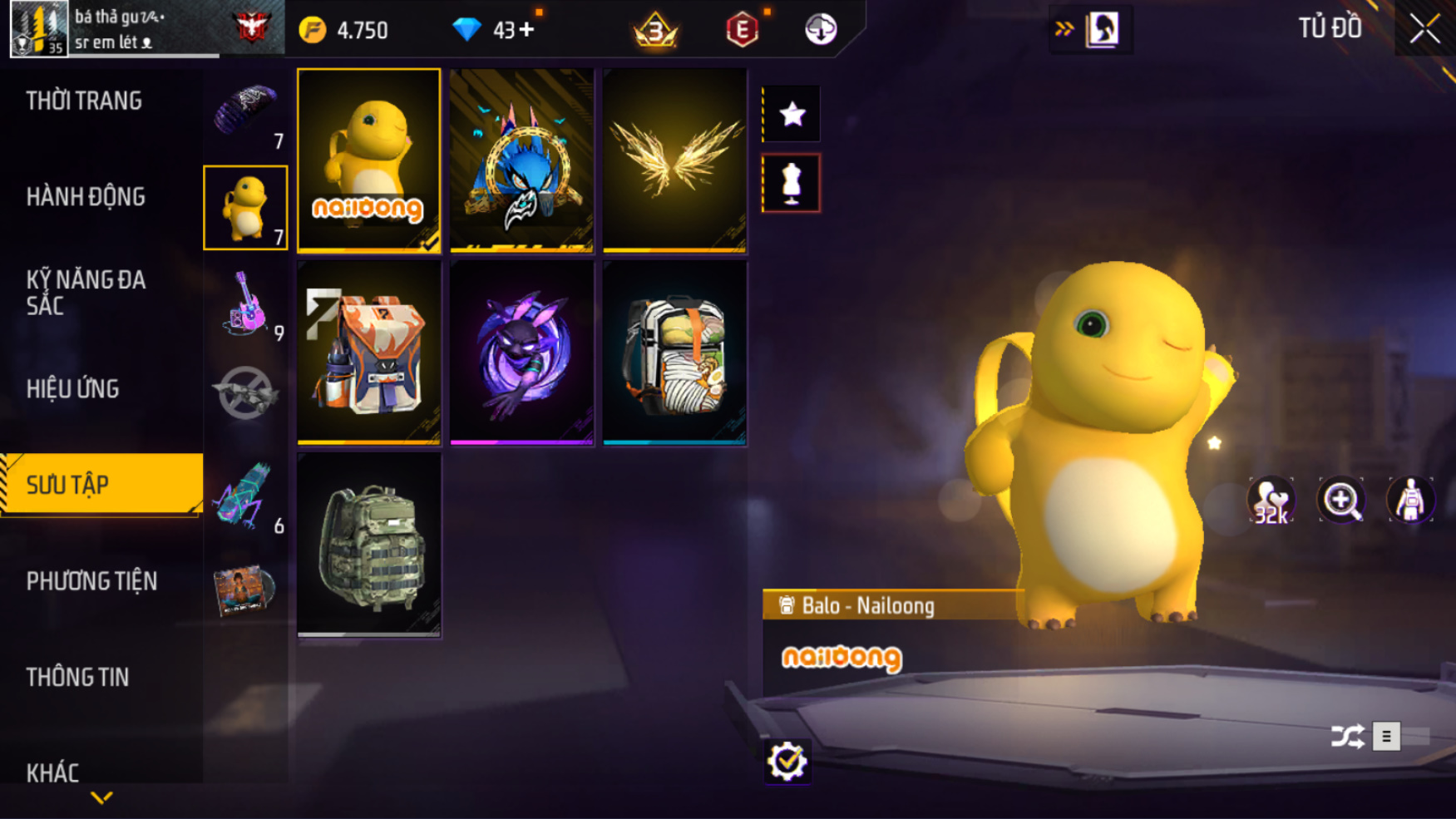The width and height of the screenshot is (1456, 819).
Task: Select the orange fox school backpack
Action: [x=369, y=353]
